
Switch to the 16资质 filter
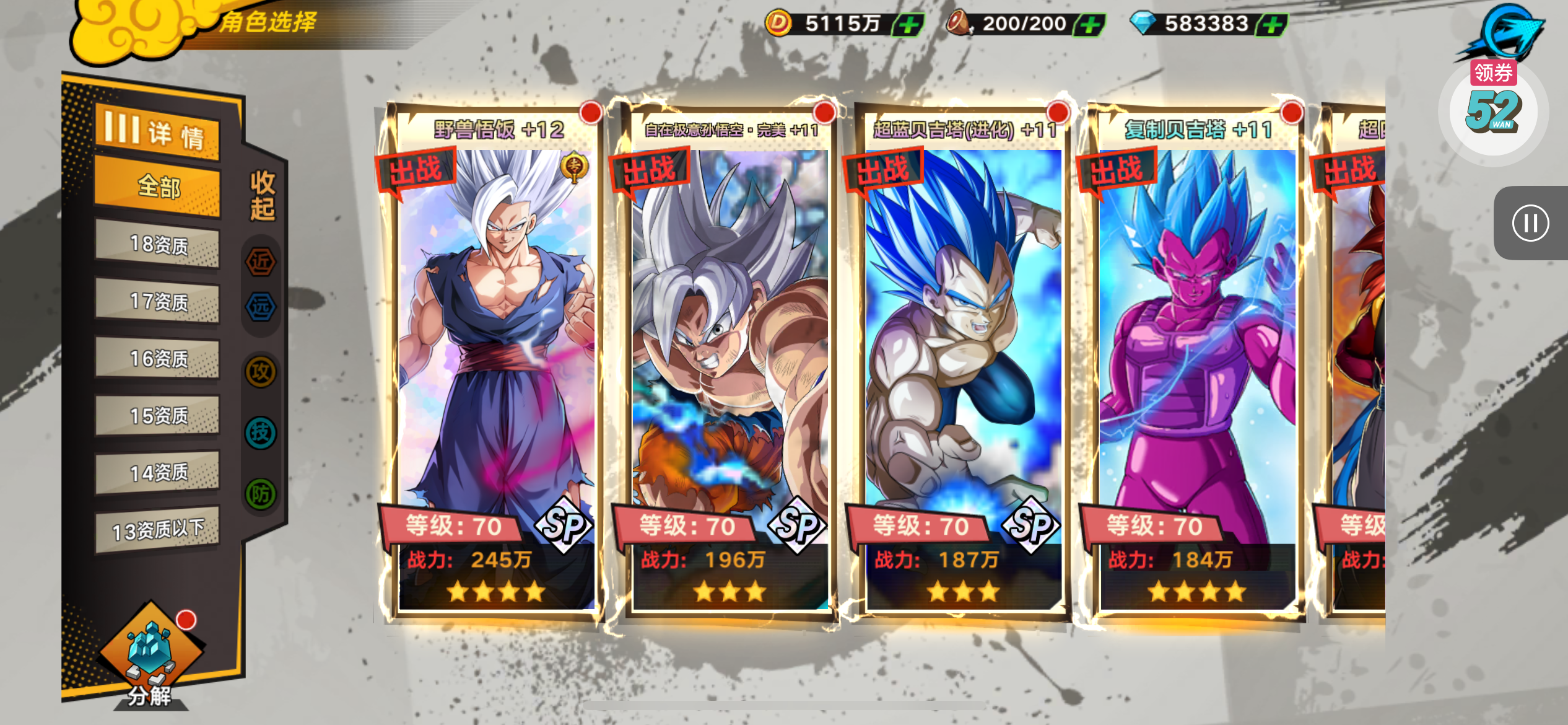tap(158, 359)
